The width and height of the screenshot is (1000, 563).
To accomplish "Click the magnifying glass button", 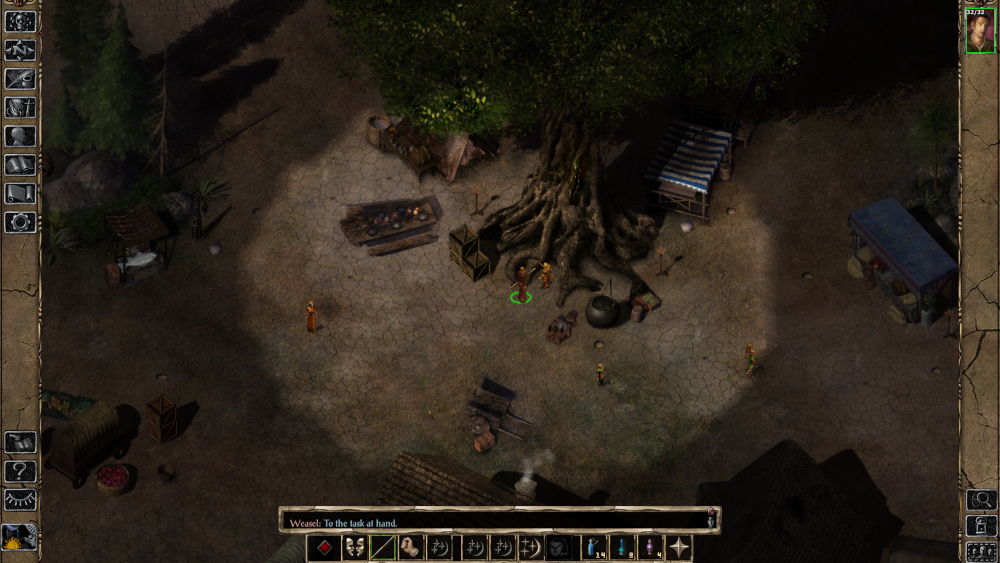I will pyautogui.click(x=980, y=499).
